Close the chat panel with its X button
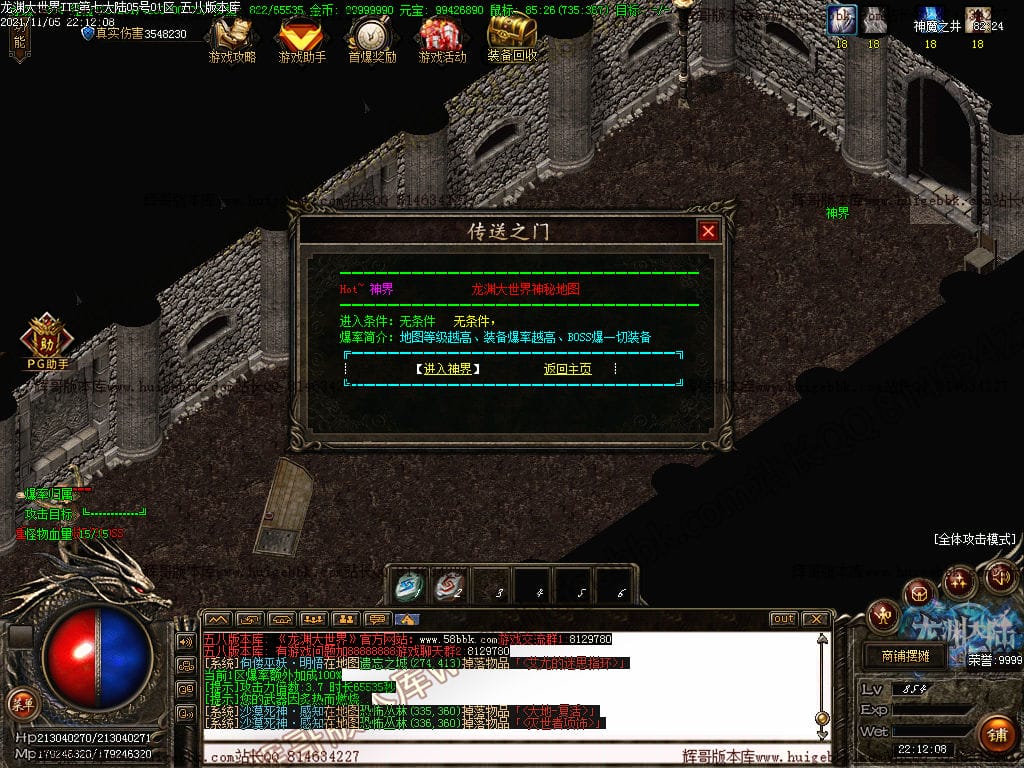The height and width of the screenshot is (768, 1024). click(815, 619)
